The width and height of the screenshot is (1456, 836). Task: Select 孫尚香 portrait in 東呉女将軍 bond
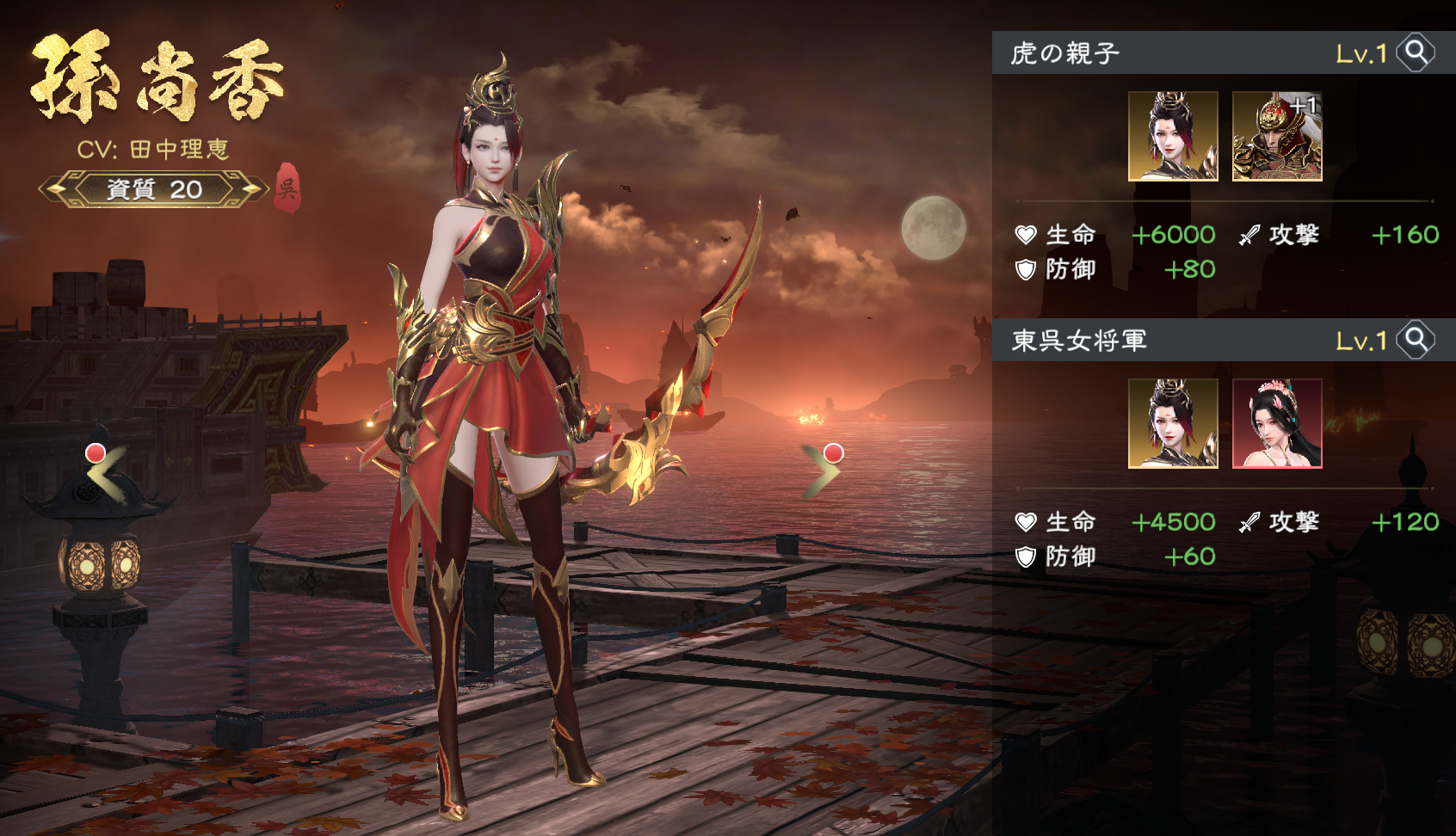pos(1173,424)
